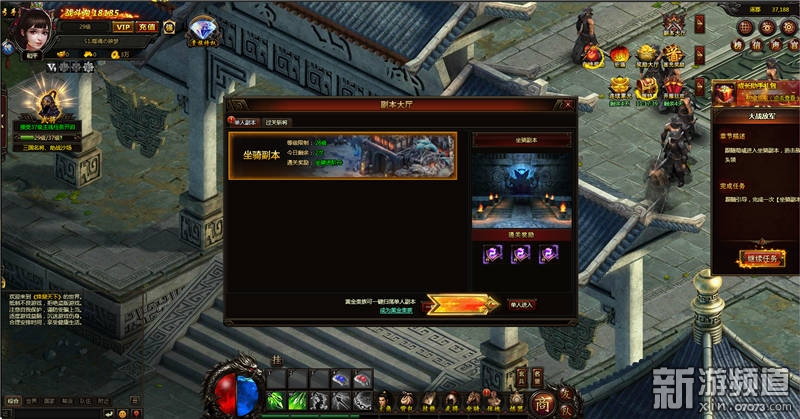Click the 单人进入 solo enter button

pos(522,303)
